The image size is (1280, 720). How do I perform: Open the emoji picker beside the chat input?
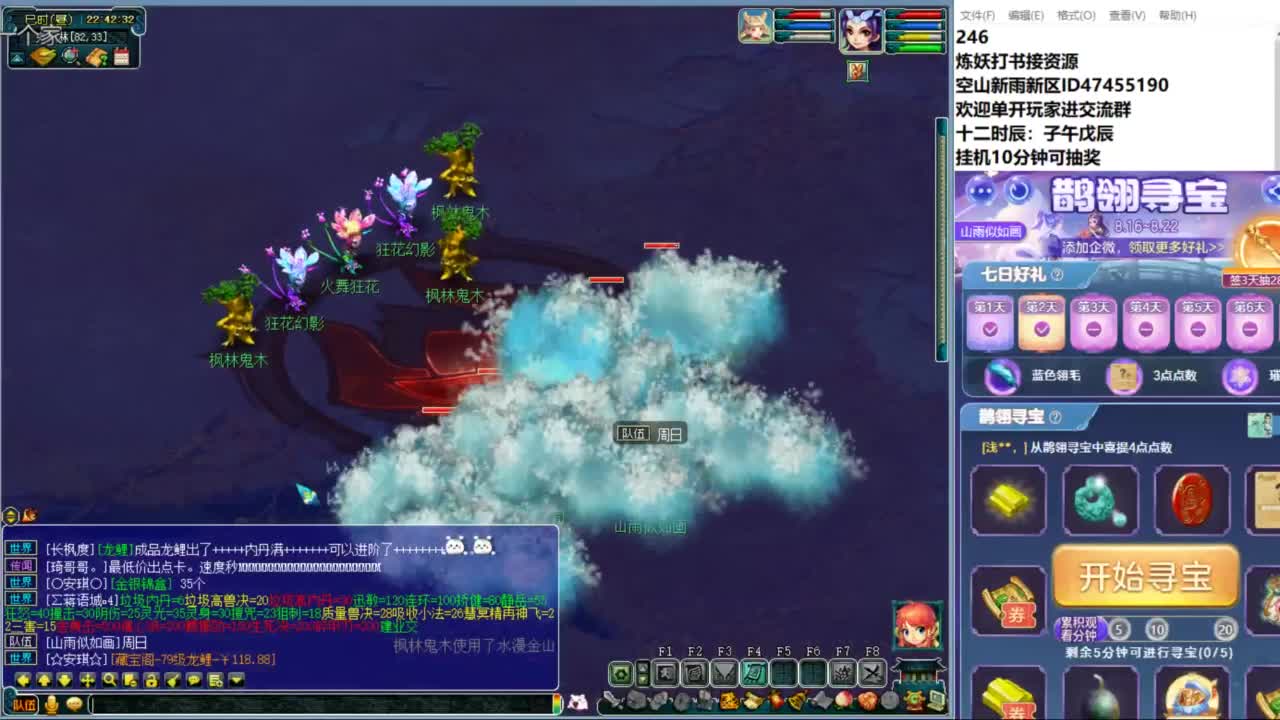(76, 702)
